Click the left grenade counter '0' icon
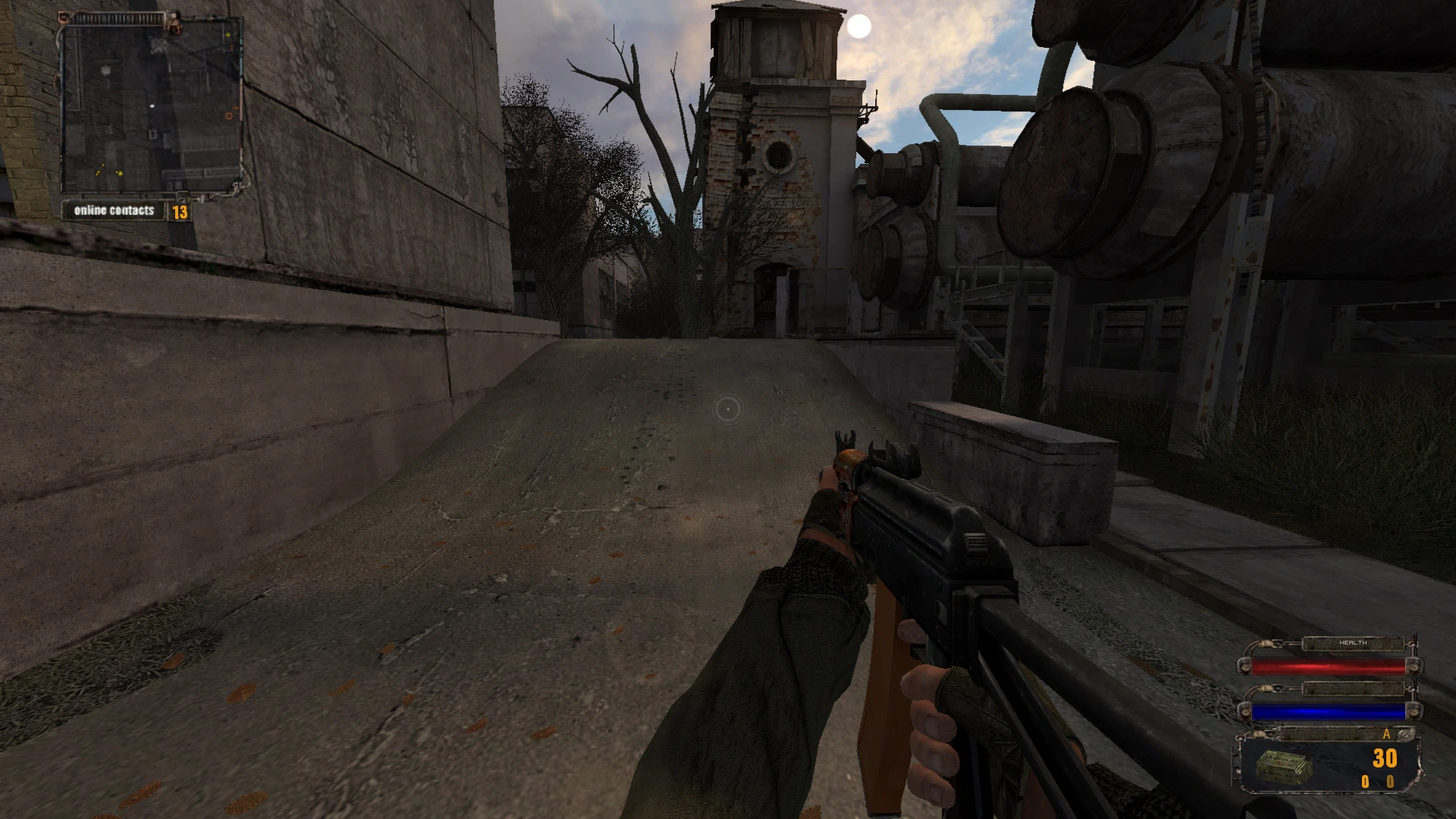 point(1365,782)
